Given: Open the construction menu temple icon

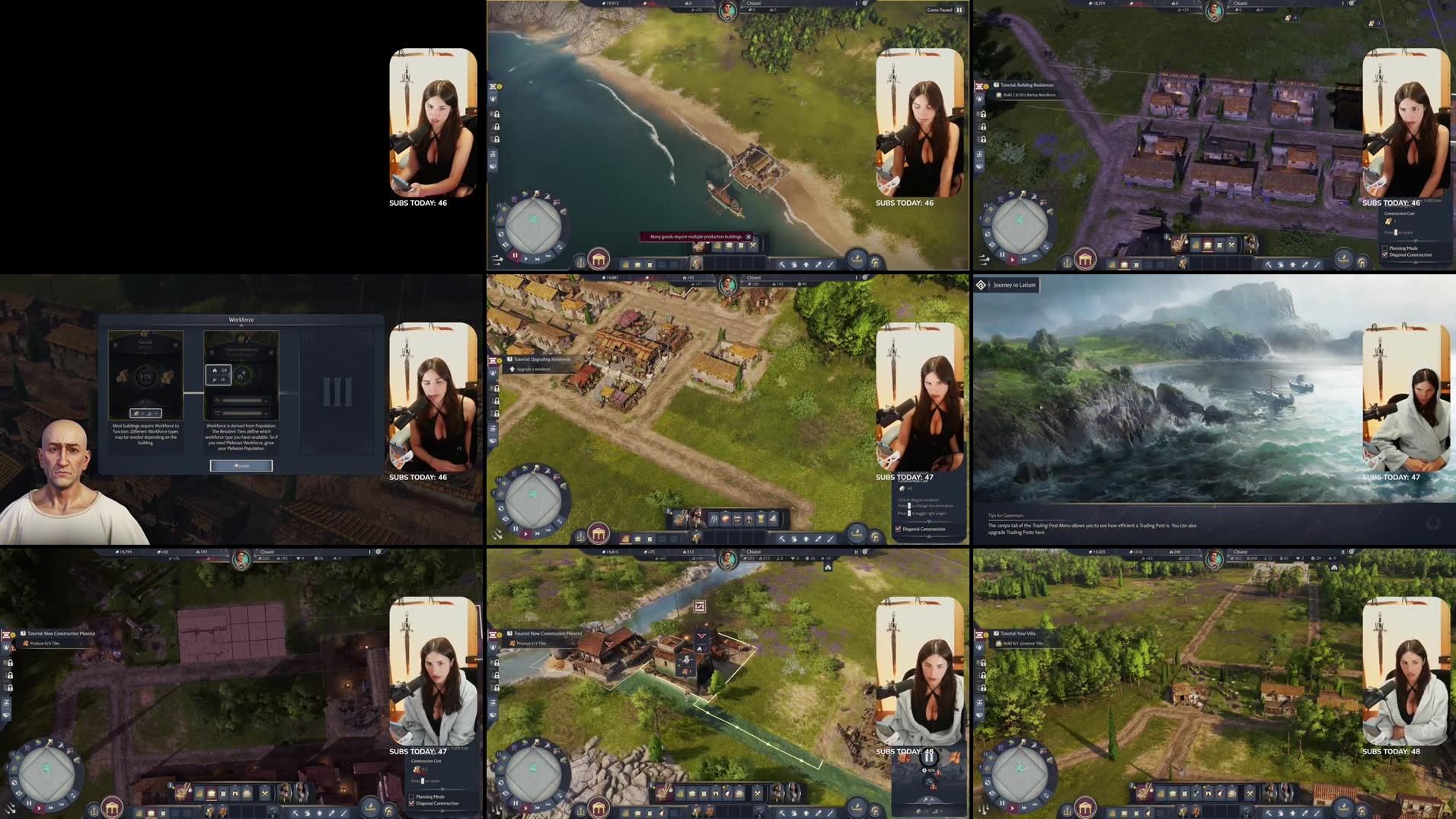Looking at the screenshot, I should 599,261.
